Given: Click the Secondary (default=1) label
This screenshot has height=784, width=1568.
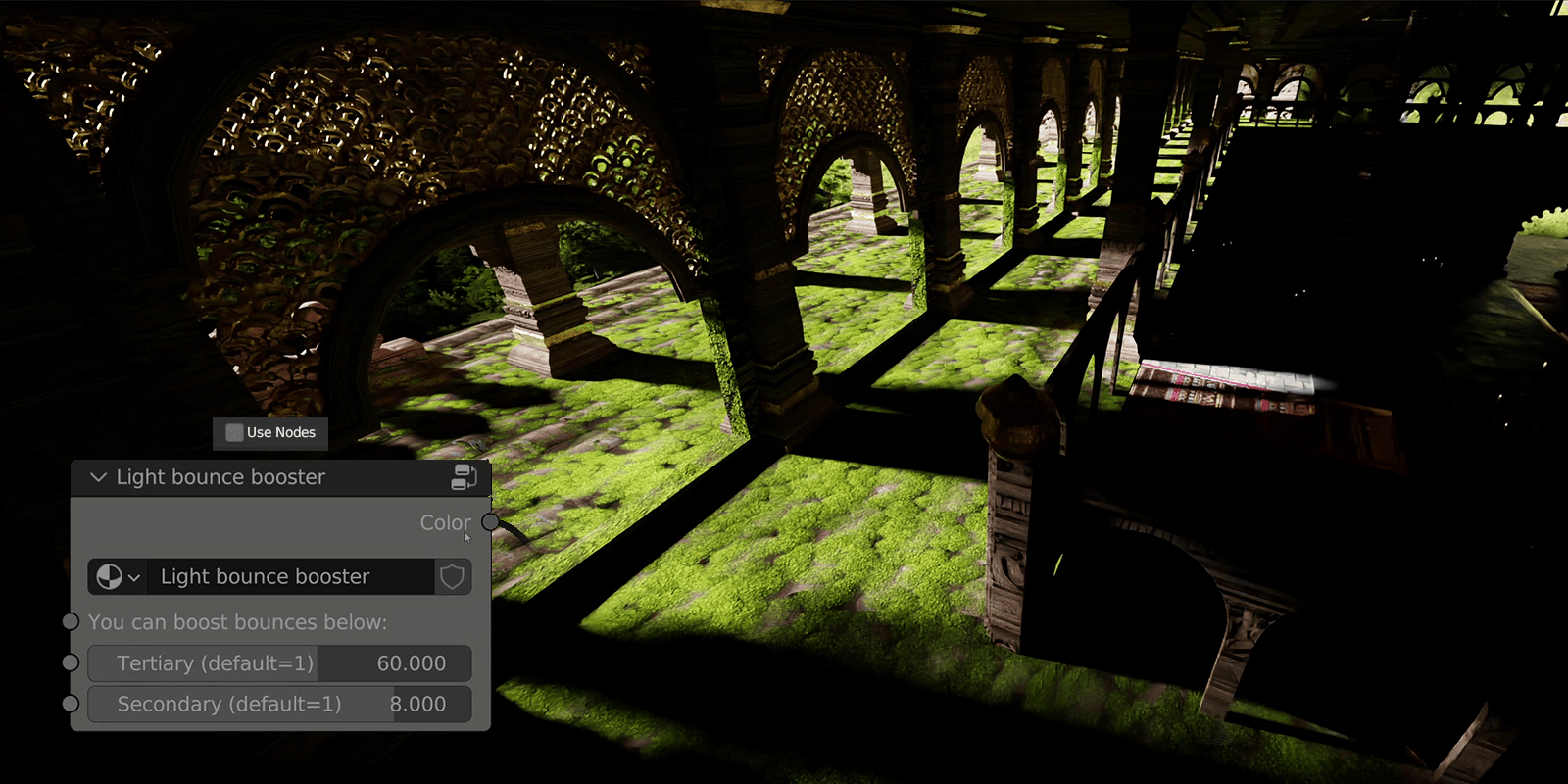Looking at the screenshot, I should click(229, 704).
